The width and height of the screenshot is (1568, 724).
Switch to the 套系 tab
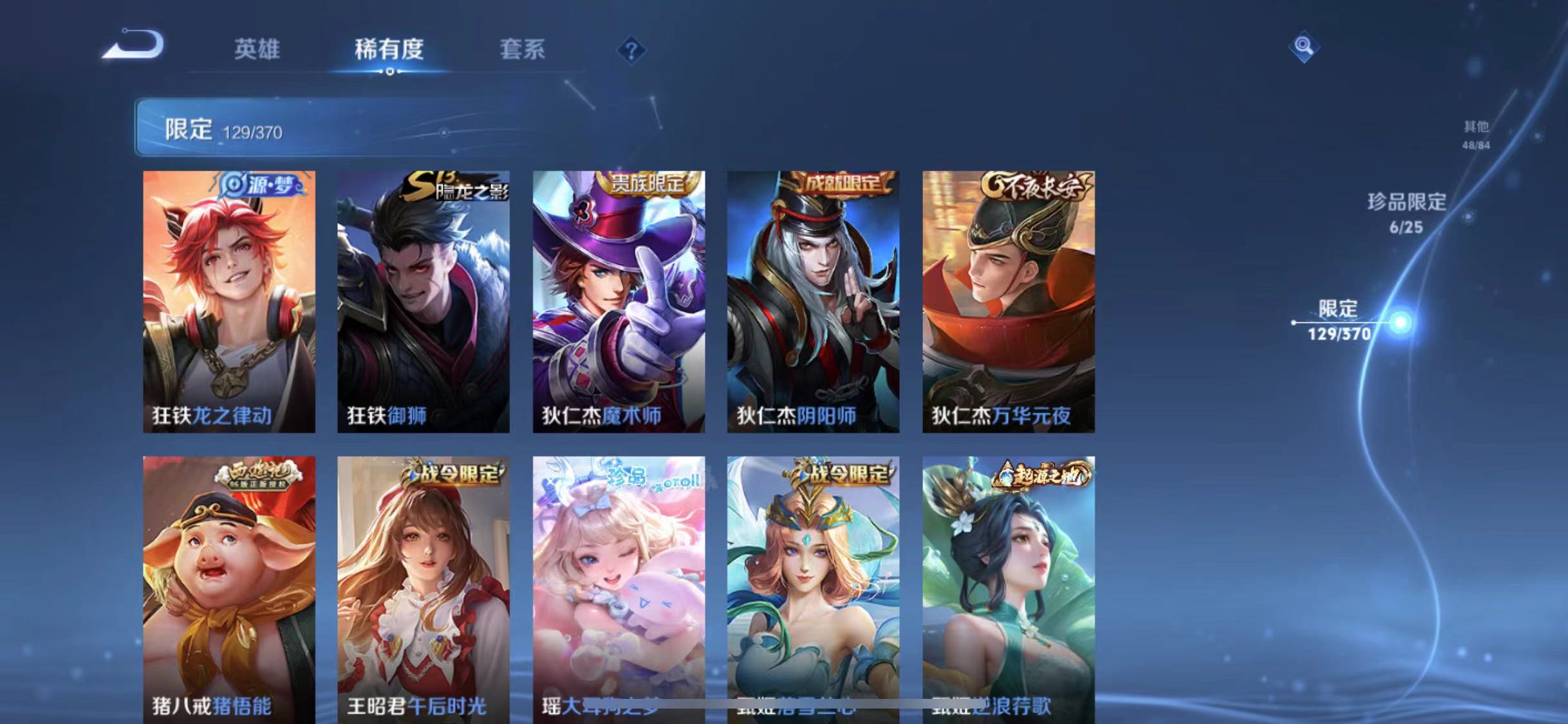pos(523,50)
